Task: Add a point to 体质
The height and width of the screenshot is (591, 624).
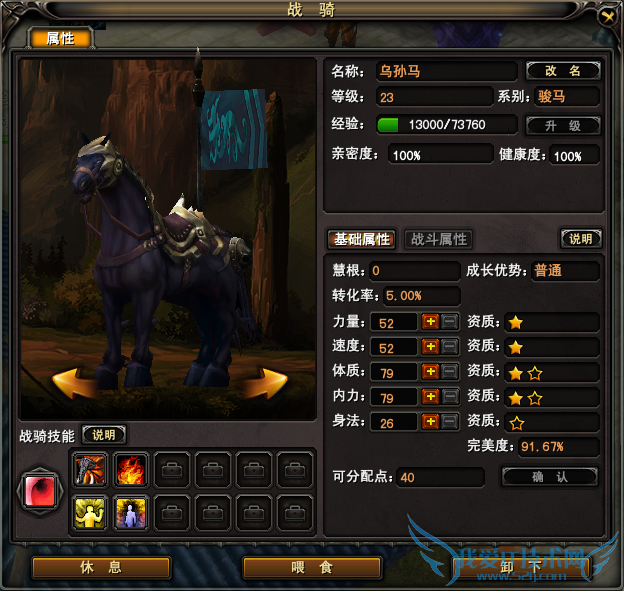Action: tap(430, 372)
